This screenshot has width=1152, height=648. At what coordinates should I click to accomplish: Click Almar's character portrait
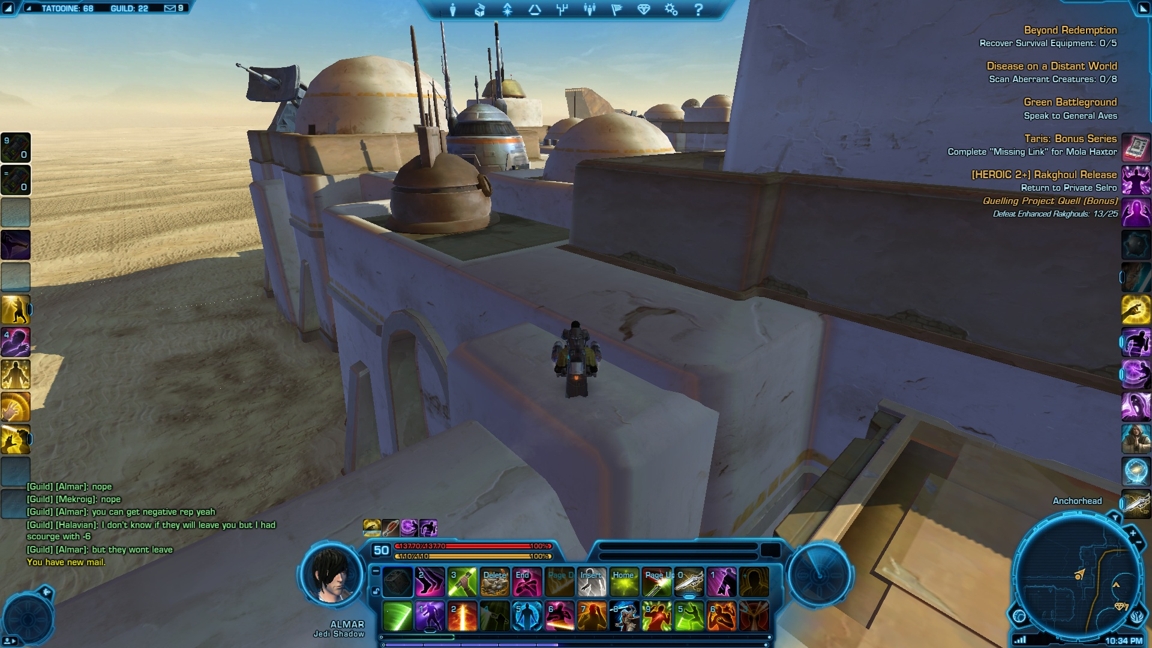coord(331,574)
